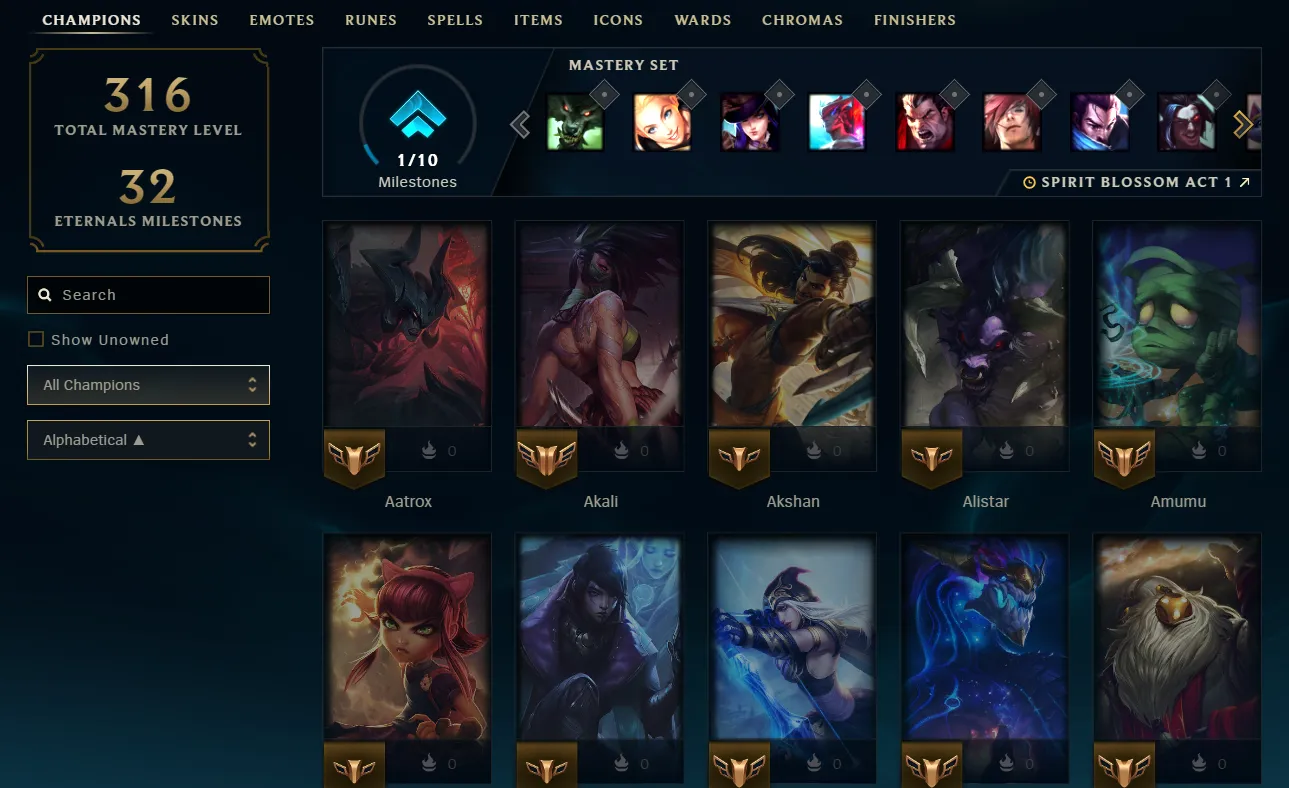
Task: Click the mastery crest below Akshan
Action: point(739,457)
